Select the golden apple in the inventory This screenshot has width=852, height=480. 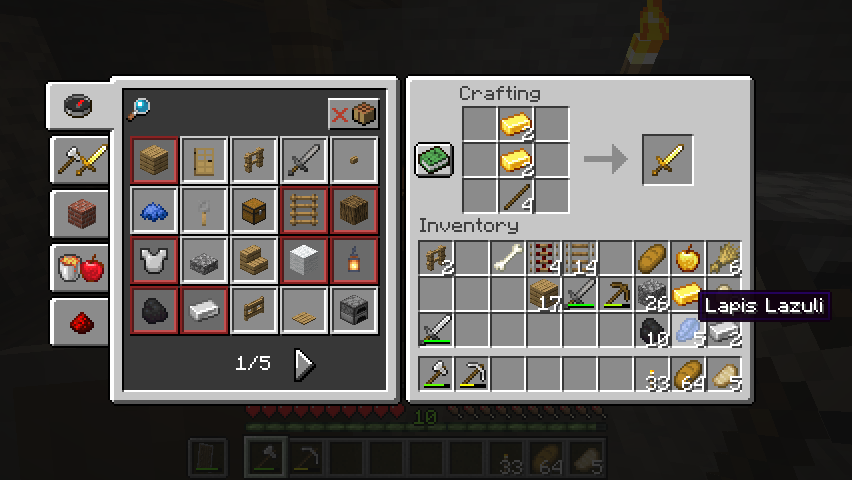[688, 259]
